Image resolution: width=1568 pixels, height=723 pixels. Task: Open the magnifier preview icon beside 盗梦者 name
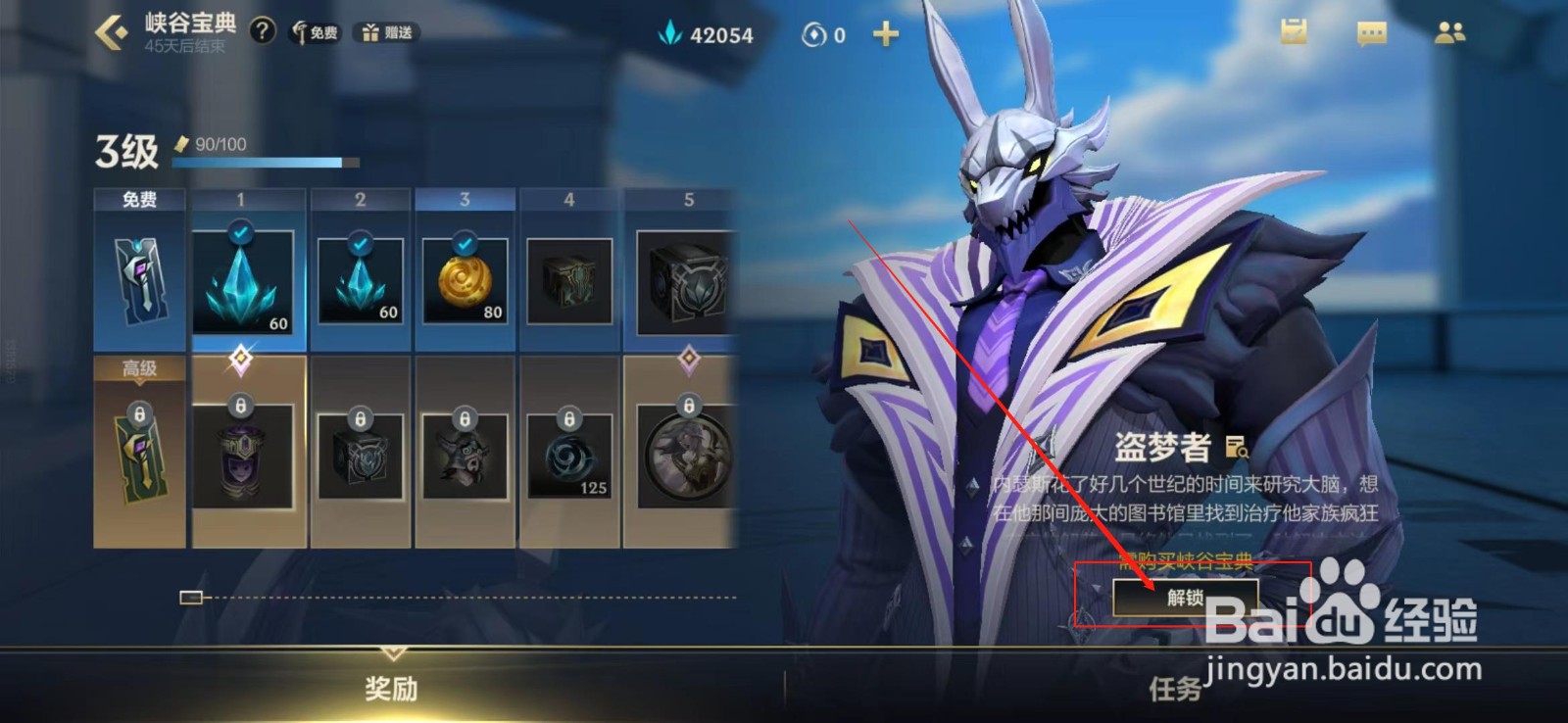tap(1238, 450)
